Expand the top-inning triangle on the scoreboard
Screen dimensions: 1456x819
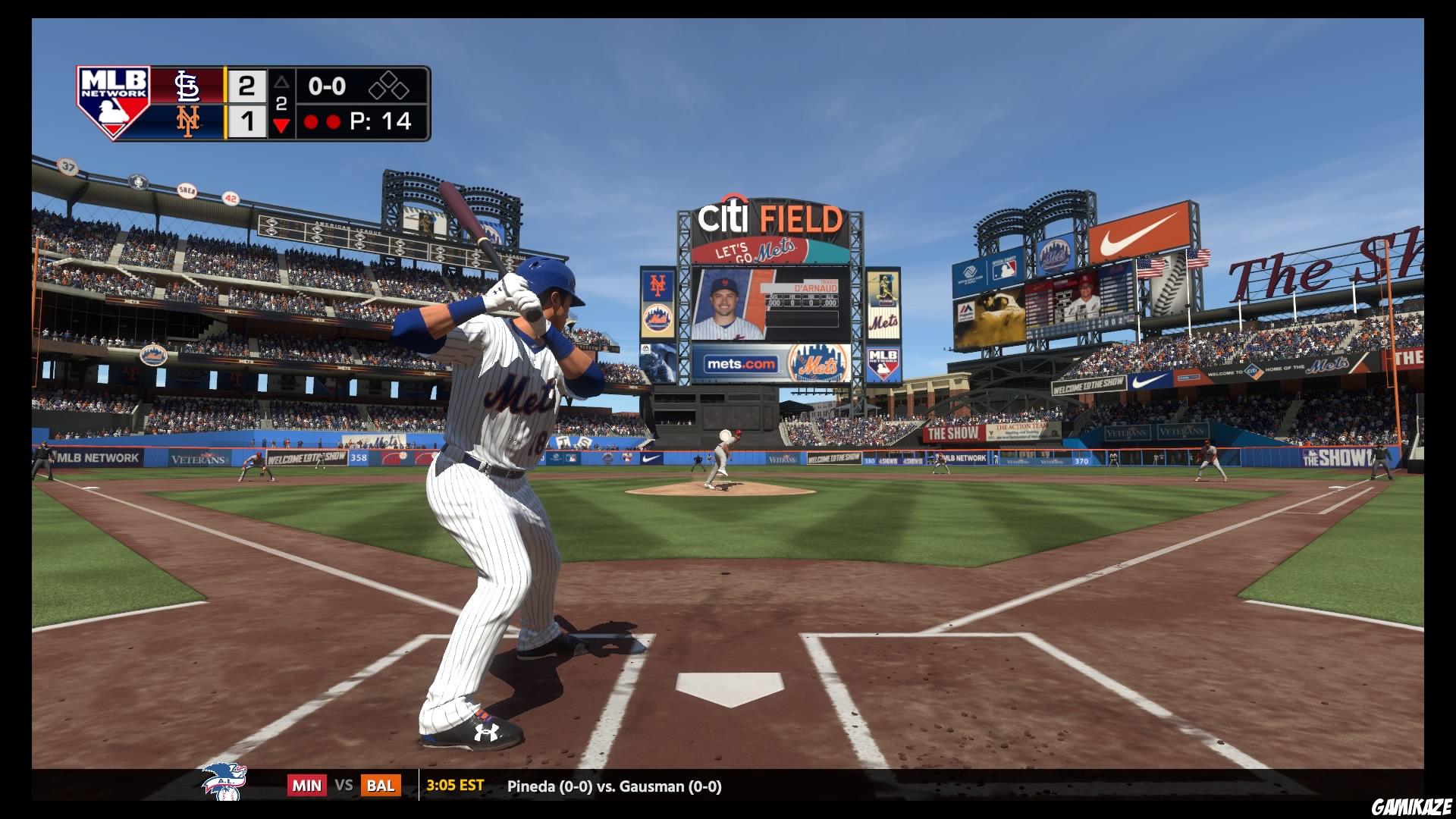click(x=281, y=83)
